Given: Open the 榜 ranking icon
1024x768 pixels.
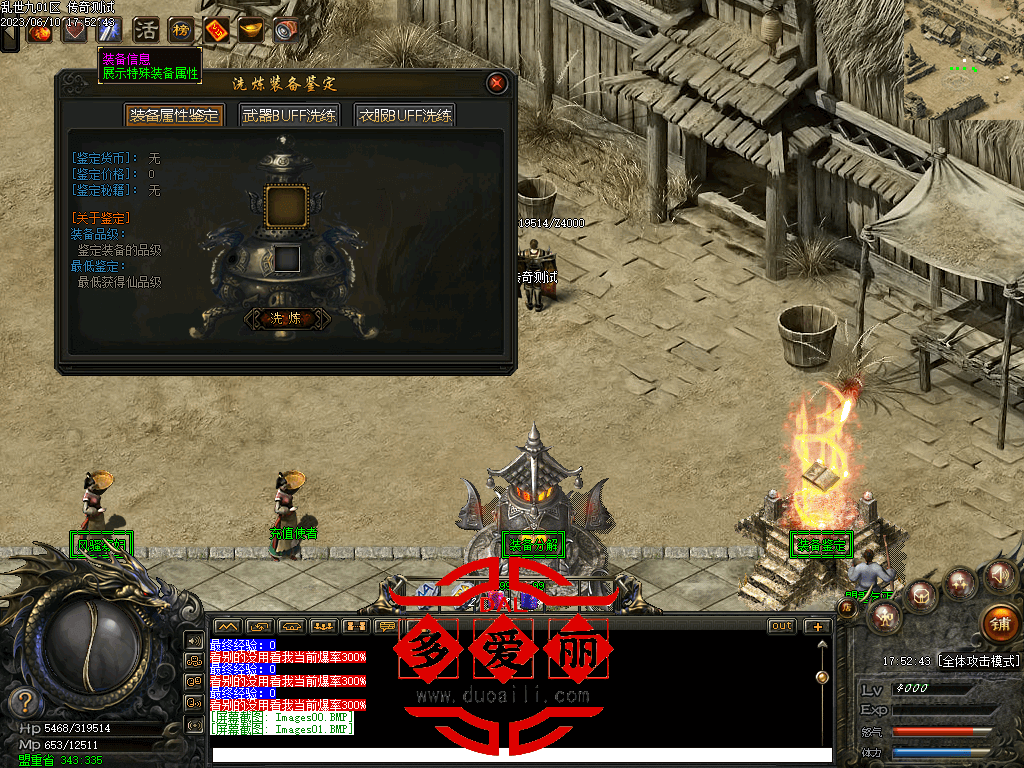Looking at the screenshot, I should [181, 30].
